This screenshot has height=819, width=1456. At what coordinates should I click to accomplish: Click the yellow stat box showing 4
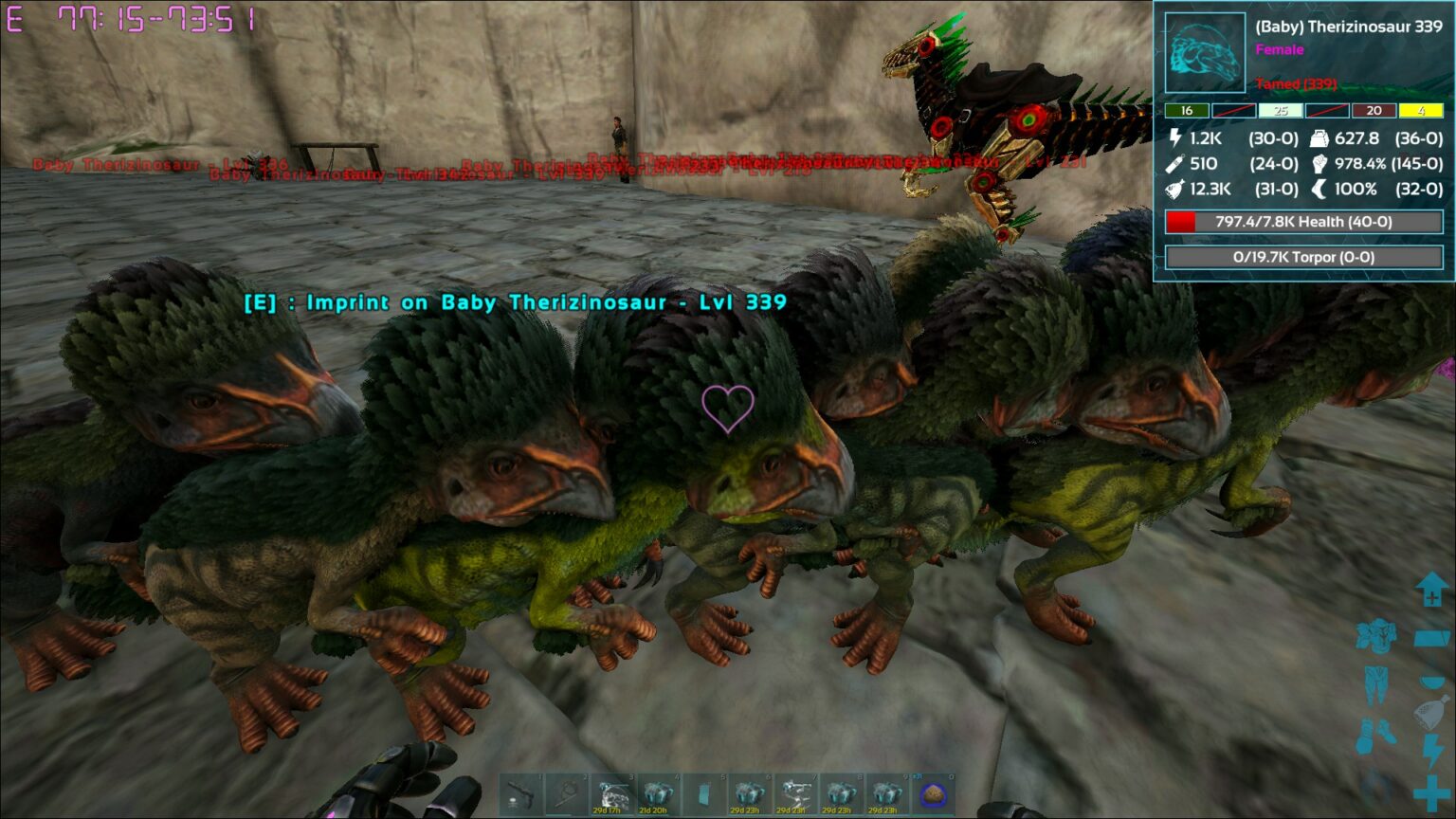click(1422, 111)
